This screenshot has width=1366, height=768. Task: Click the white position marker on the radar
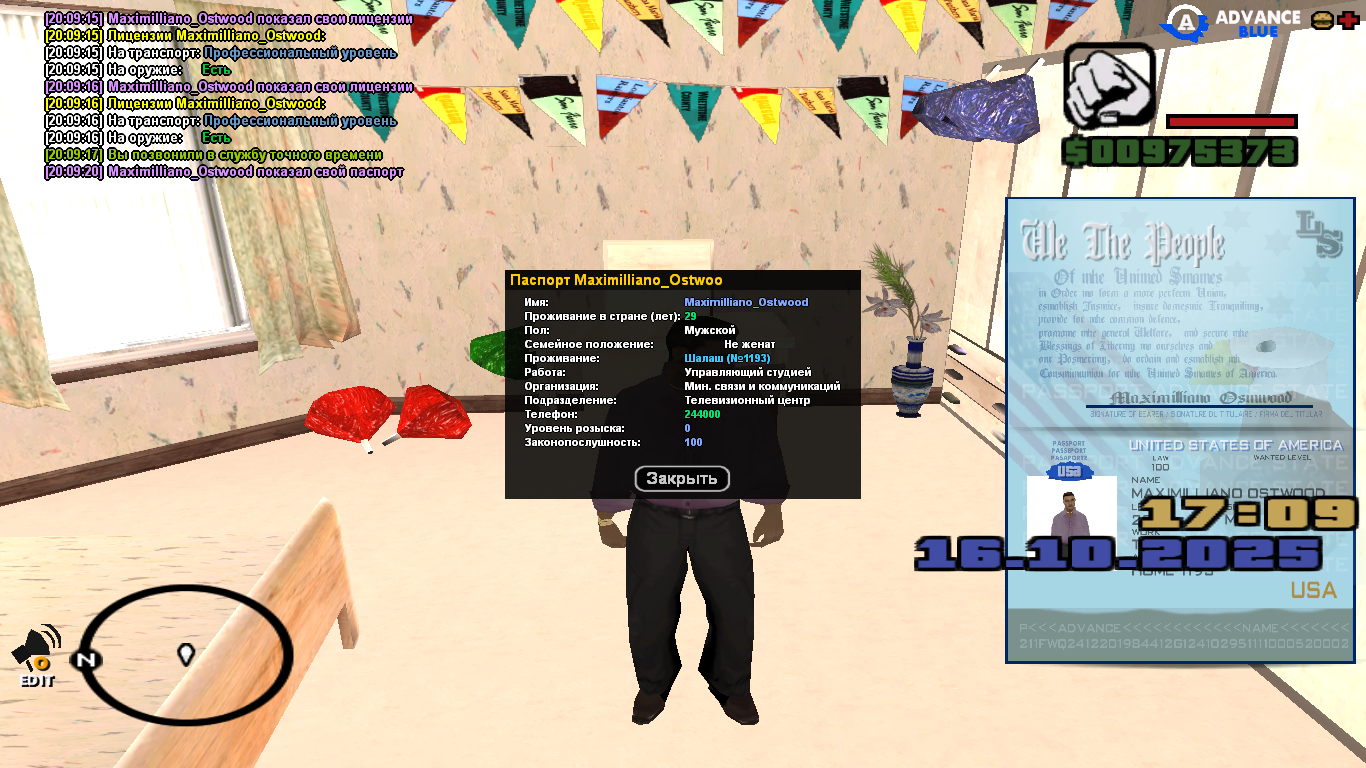point(185,655)
